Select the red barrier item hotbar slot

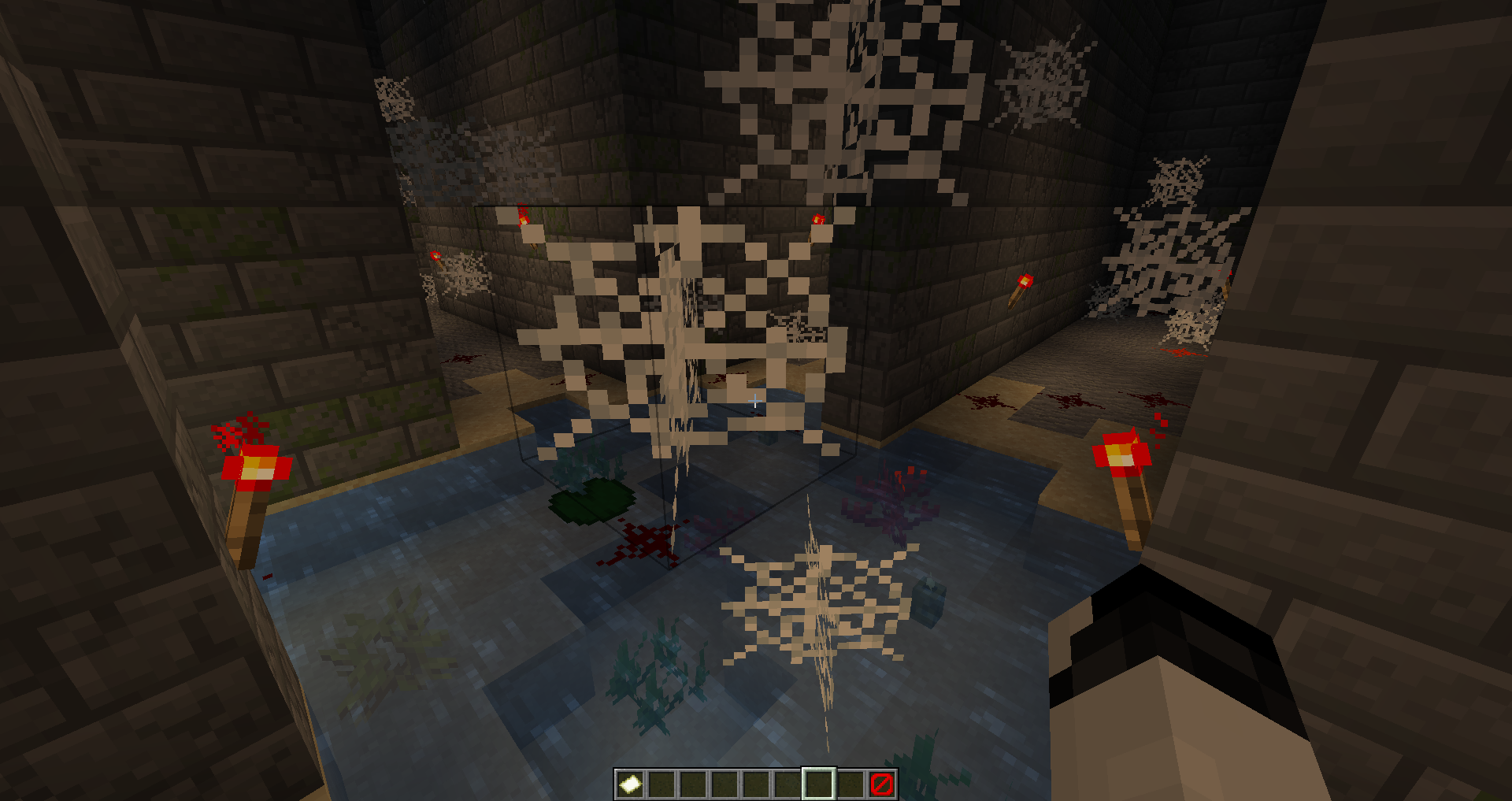(x=882, y=784)
